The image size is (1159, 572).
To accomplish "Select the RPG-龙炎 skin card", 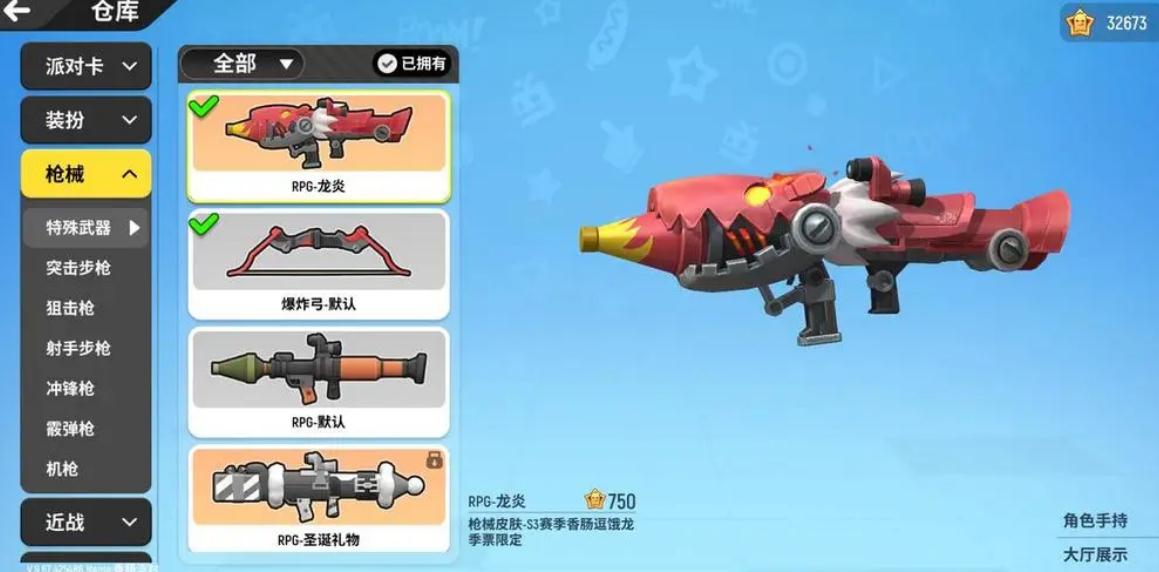I will click(318, 146).
